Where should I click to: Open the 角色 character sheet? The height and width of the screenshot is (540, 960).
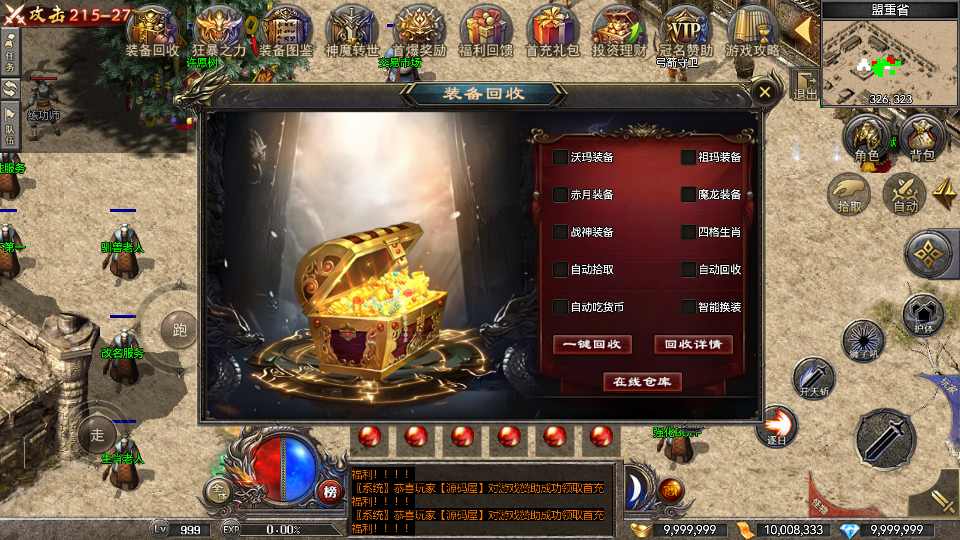point(866,139)
